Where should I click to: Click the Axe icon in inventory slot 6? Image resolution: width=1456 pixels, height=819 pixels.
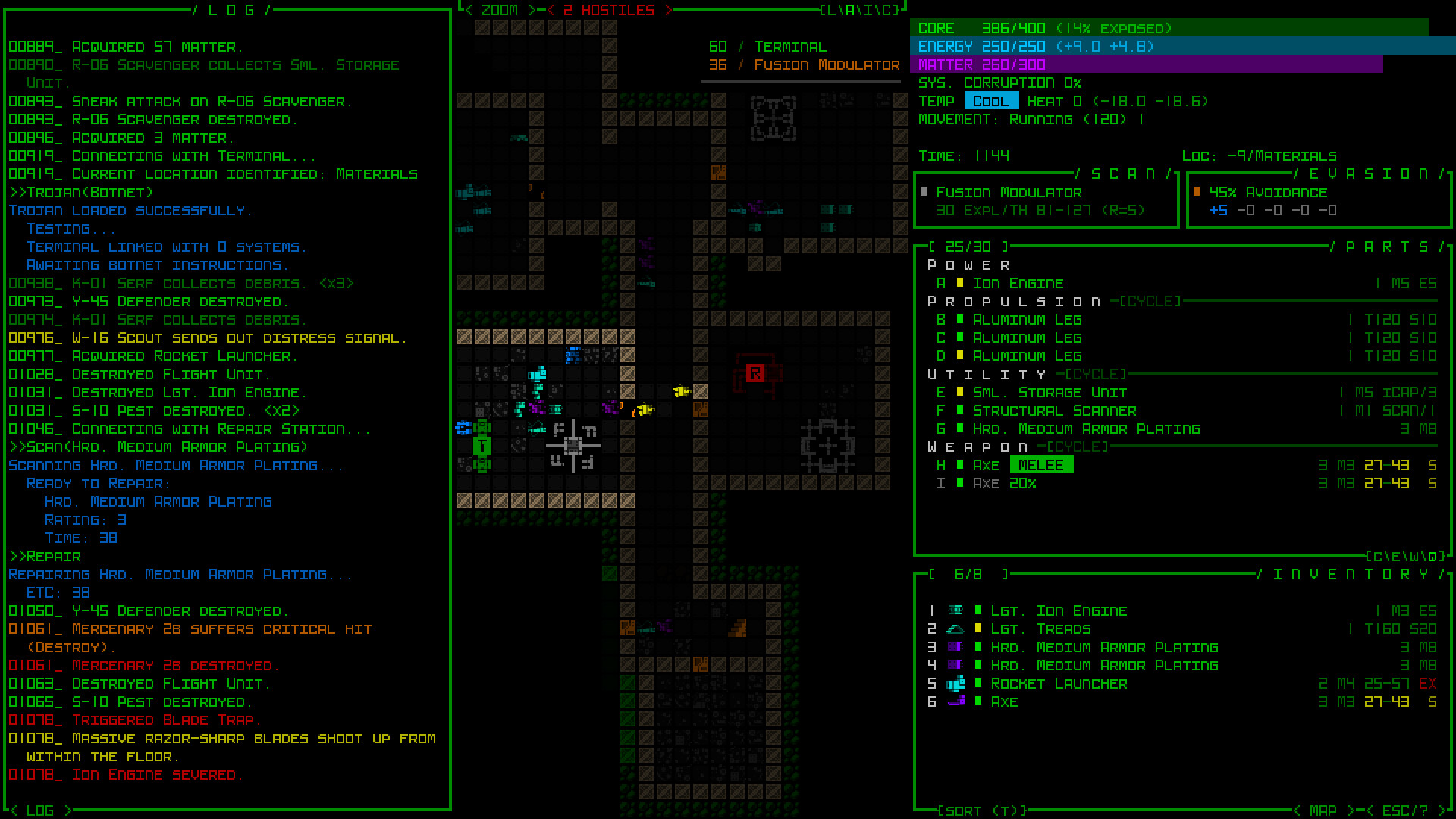pos(957,701)
